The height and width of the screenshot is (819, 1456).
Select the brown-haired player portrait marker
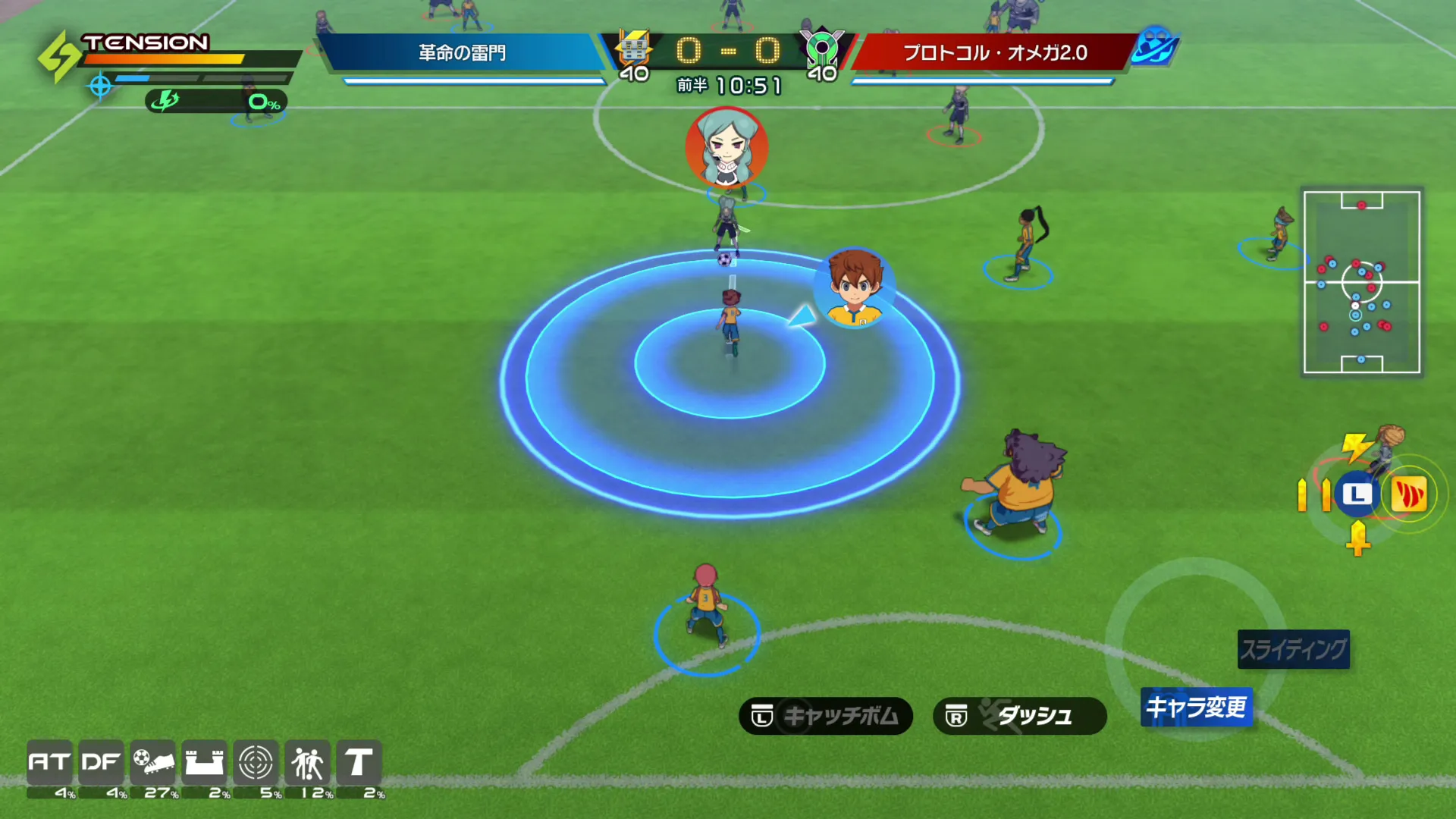(855, 288)
